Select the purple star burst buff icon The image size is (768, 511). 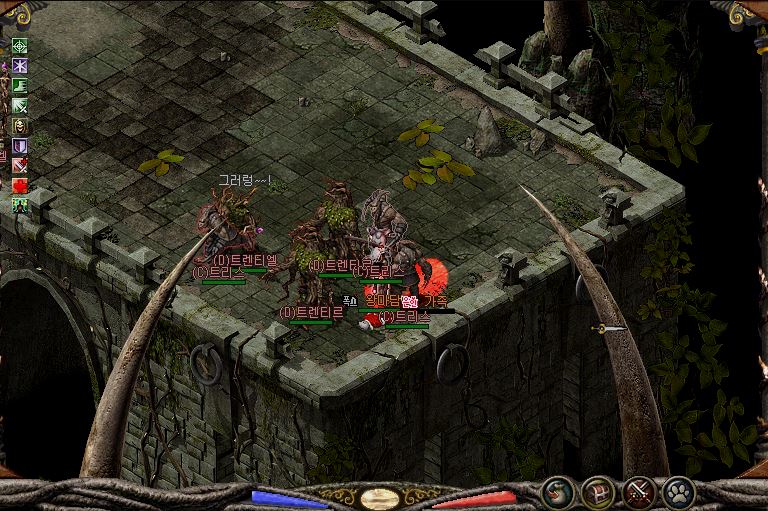[19, 66]
